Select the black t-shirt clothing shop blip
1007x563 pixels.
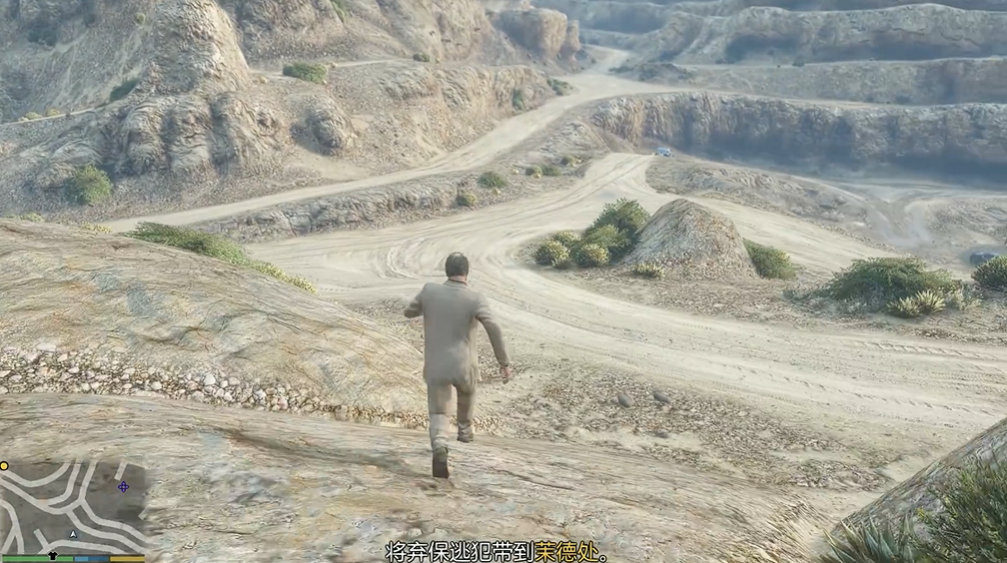click(52, 553)
